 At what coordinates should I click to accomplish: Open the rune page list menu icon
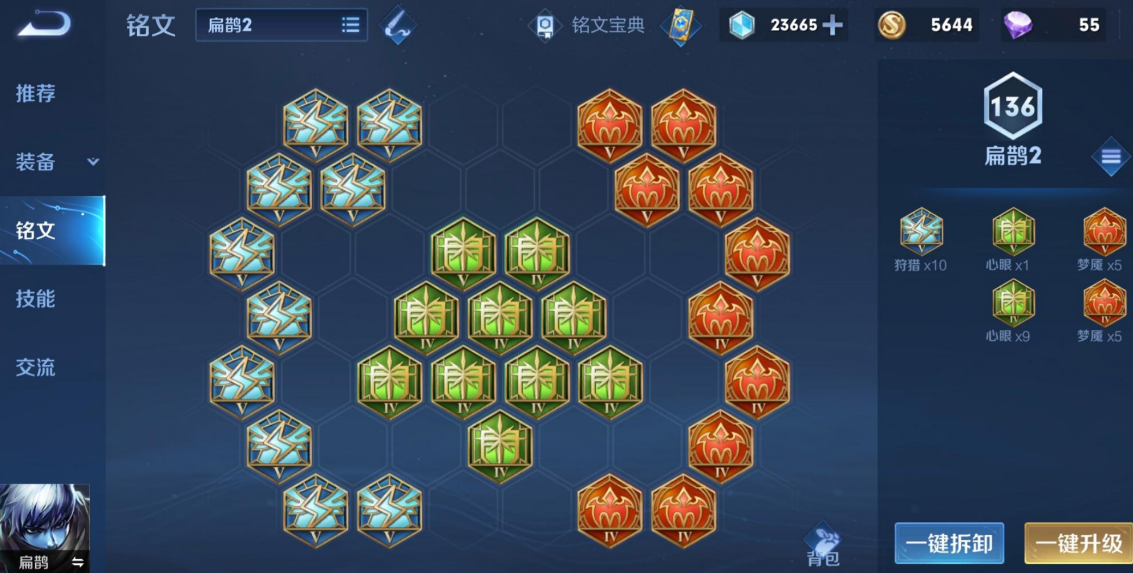click(x=1110, y=156)
